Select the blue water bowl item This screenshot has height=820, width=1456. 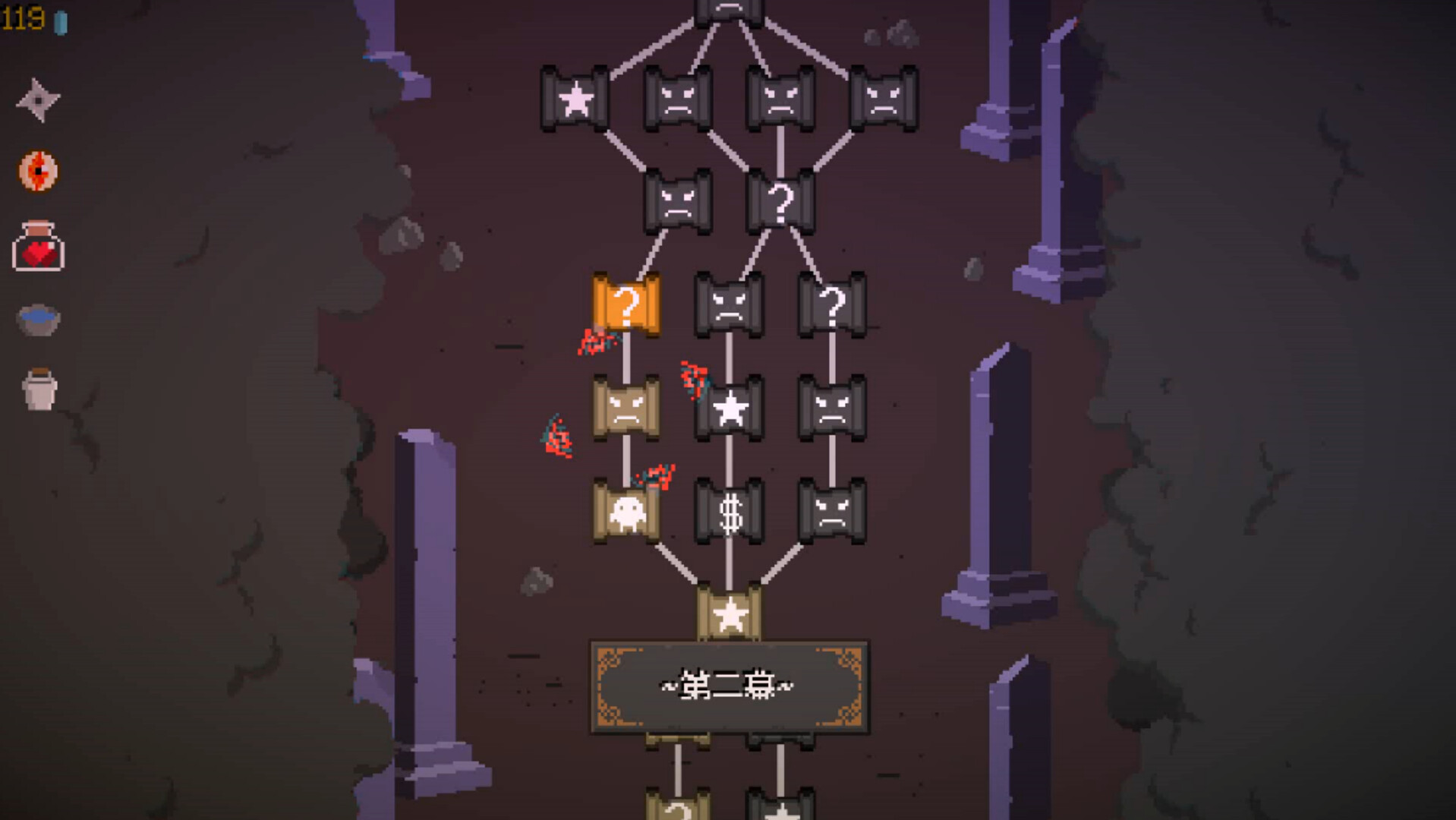[38, 319]
